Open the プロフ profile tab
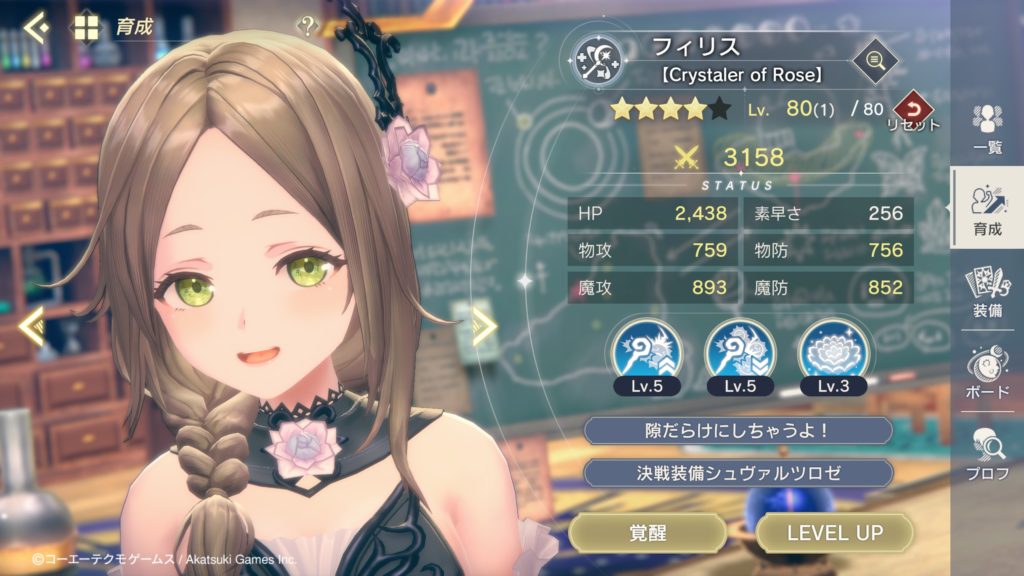 987,452
